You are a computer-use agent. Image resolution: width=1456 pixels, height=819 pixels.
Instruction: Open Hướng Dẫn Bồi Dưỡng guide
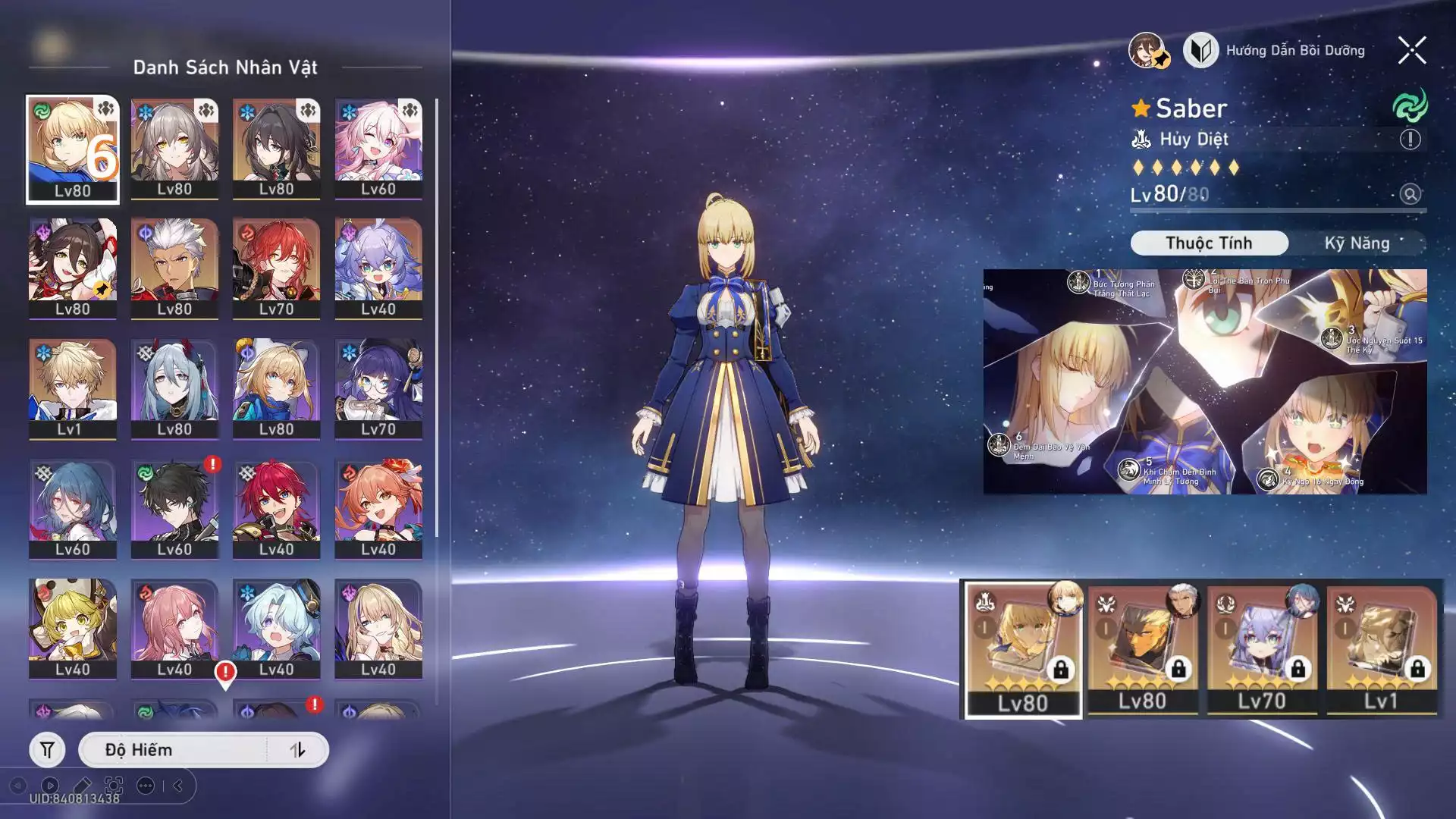coord(1275,51)
